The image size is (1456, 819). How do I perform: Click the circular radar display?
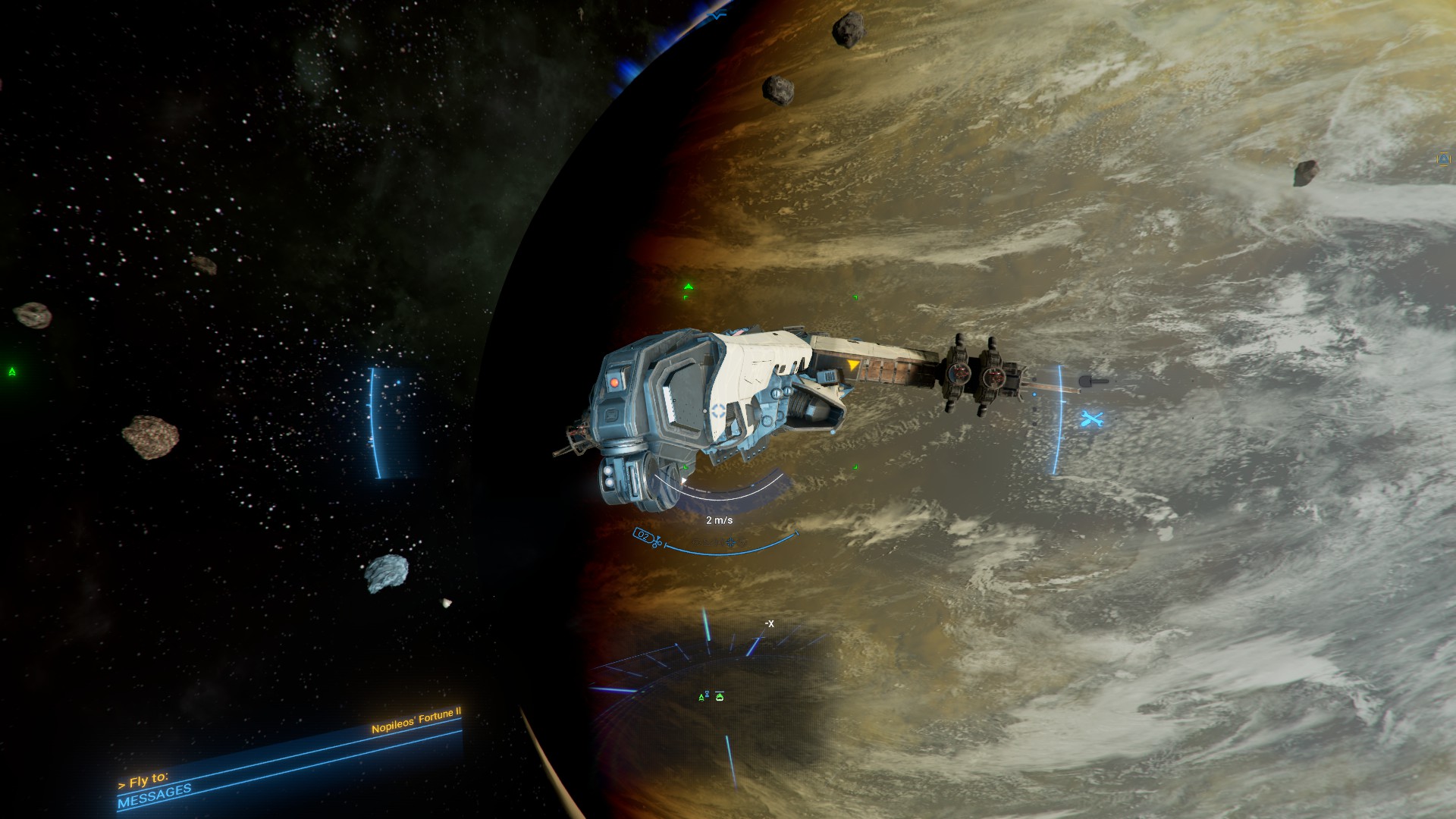(709, 694)
